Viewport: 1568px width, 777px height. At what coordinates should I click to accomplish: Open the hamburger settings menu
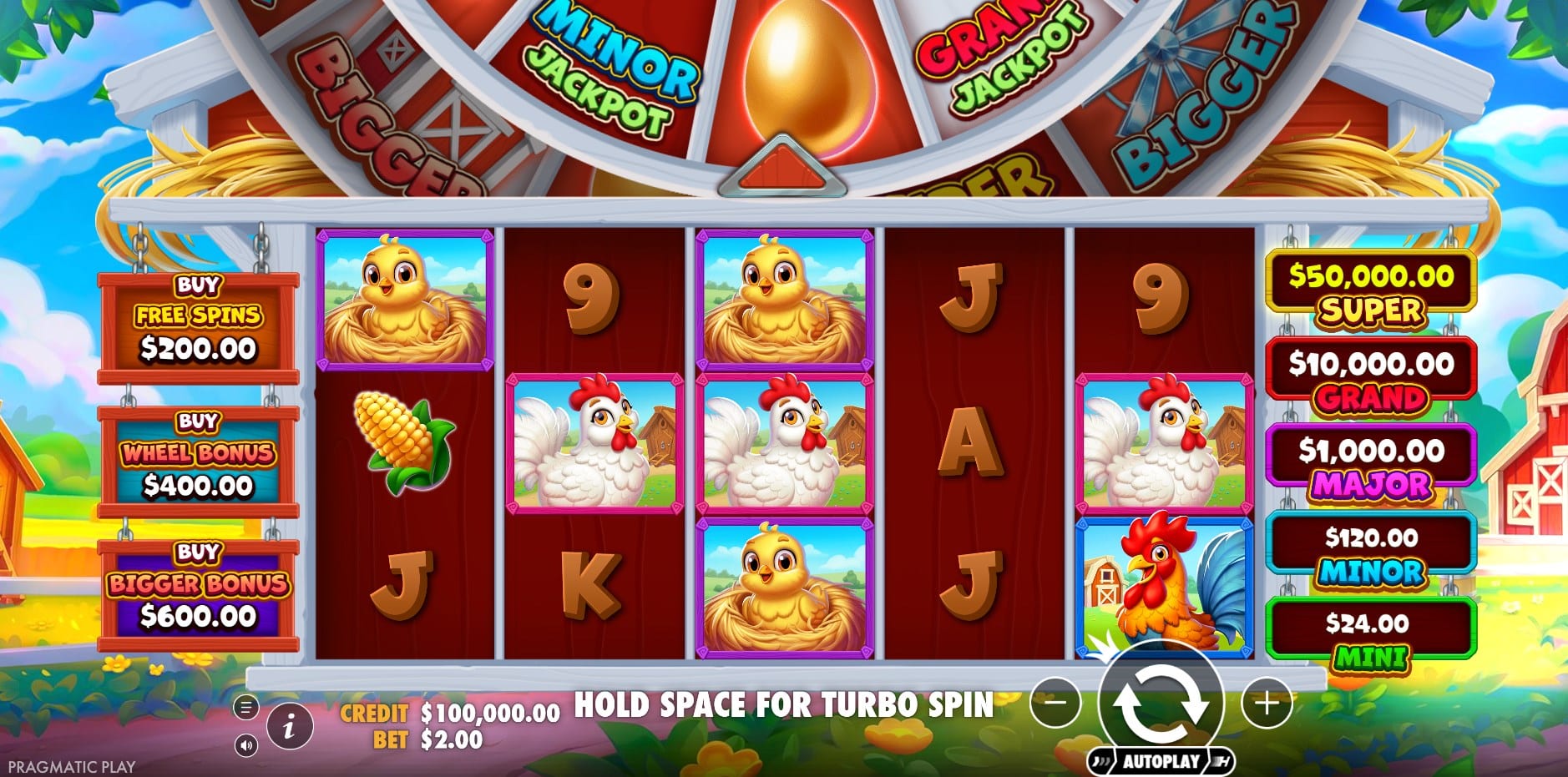click(245, 708)
